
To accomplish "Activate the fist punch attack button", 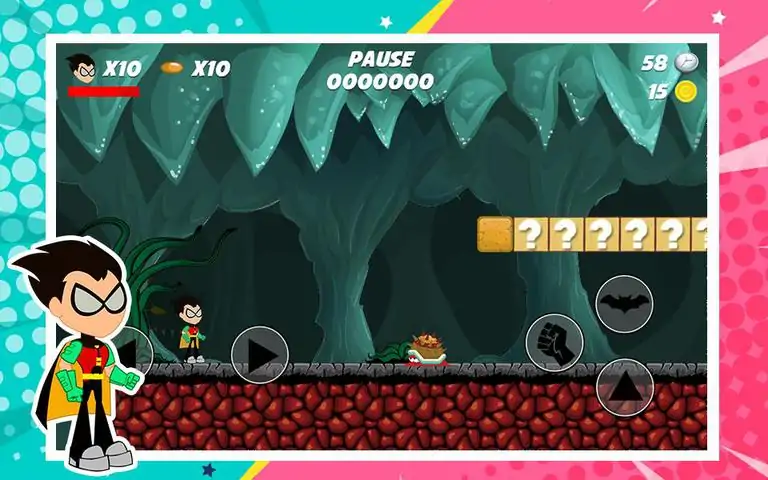I will coord(554,342).
